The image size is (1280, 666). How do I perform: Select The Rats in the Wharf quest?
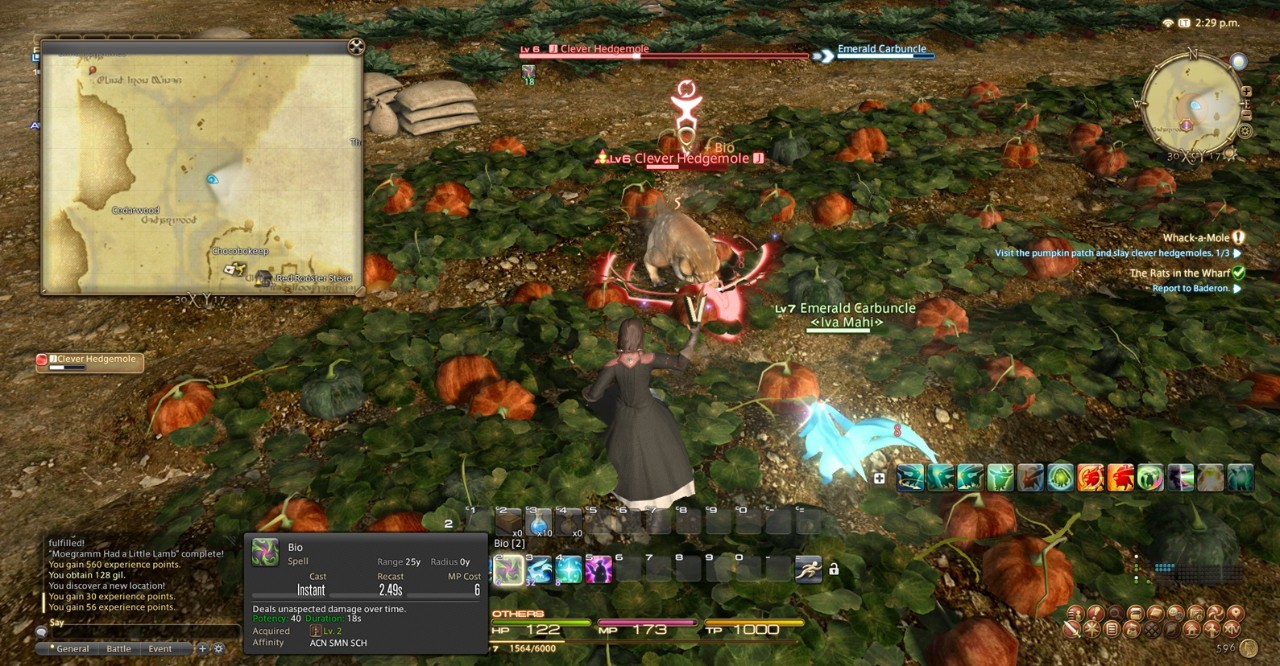click(1179, 273)
